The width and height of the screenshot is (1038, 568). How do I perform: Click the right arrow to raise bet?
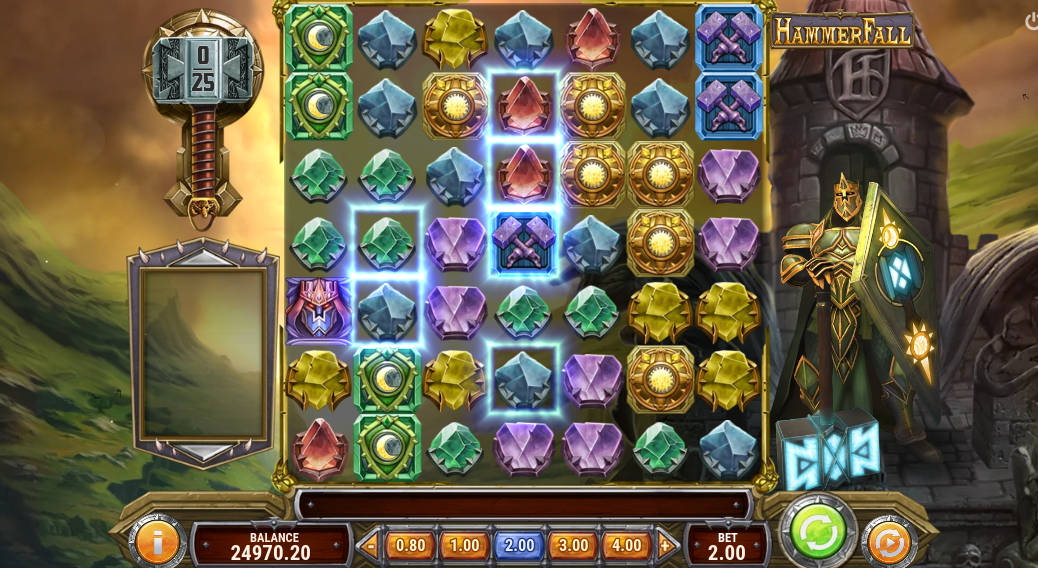[667, 546]
